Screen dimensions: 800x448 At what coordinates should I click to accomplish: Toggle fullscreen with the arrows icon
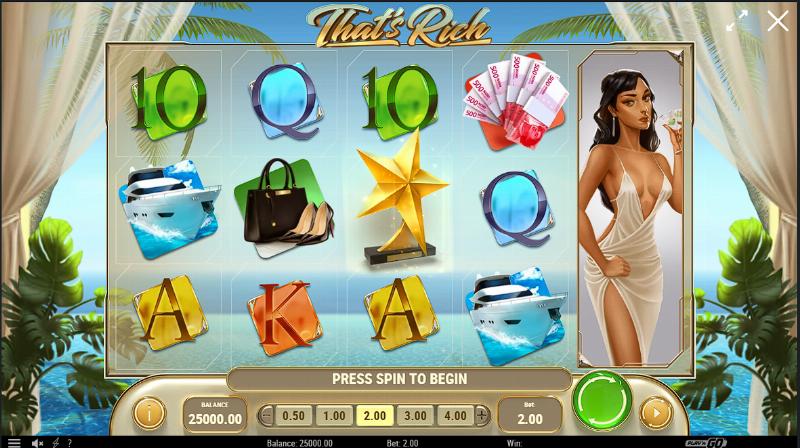click(x=737, y=21)
